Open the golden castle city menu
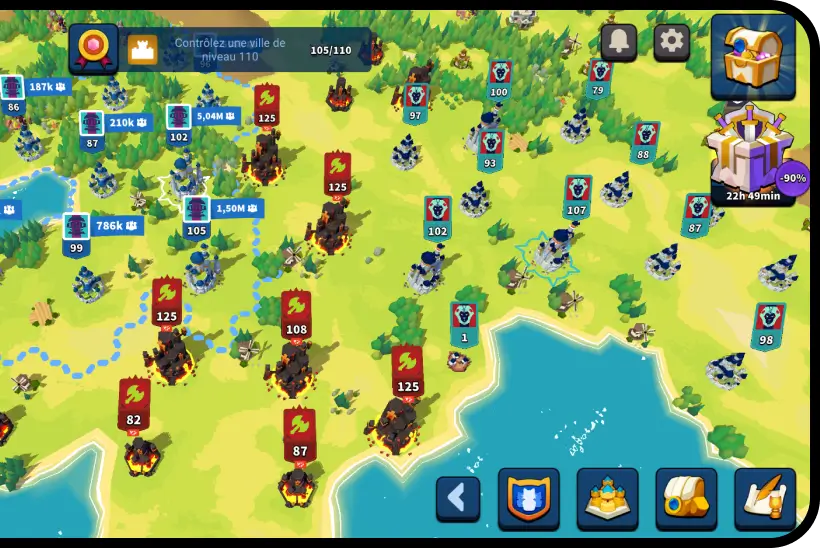Viewport: 820px width, 548px height. [607, 497]
